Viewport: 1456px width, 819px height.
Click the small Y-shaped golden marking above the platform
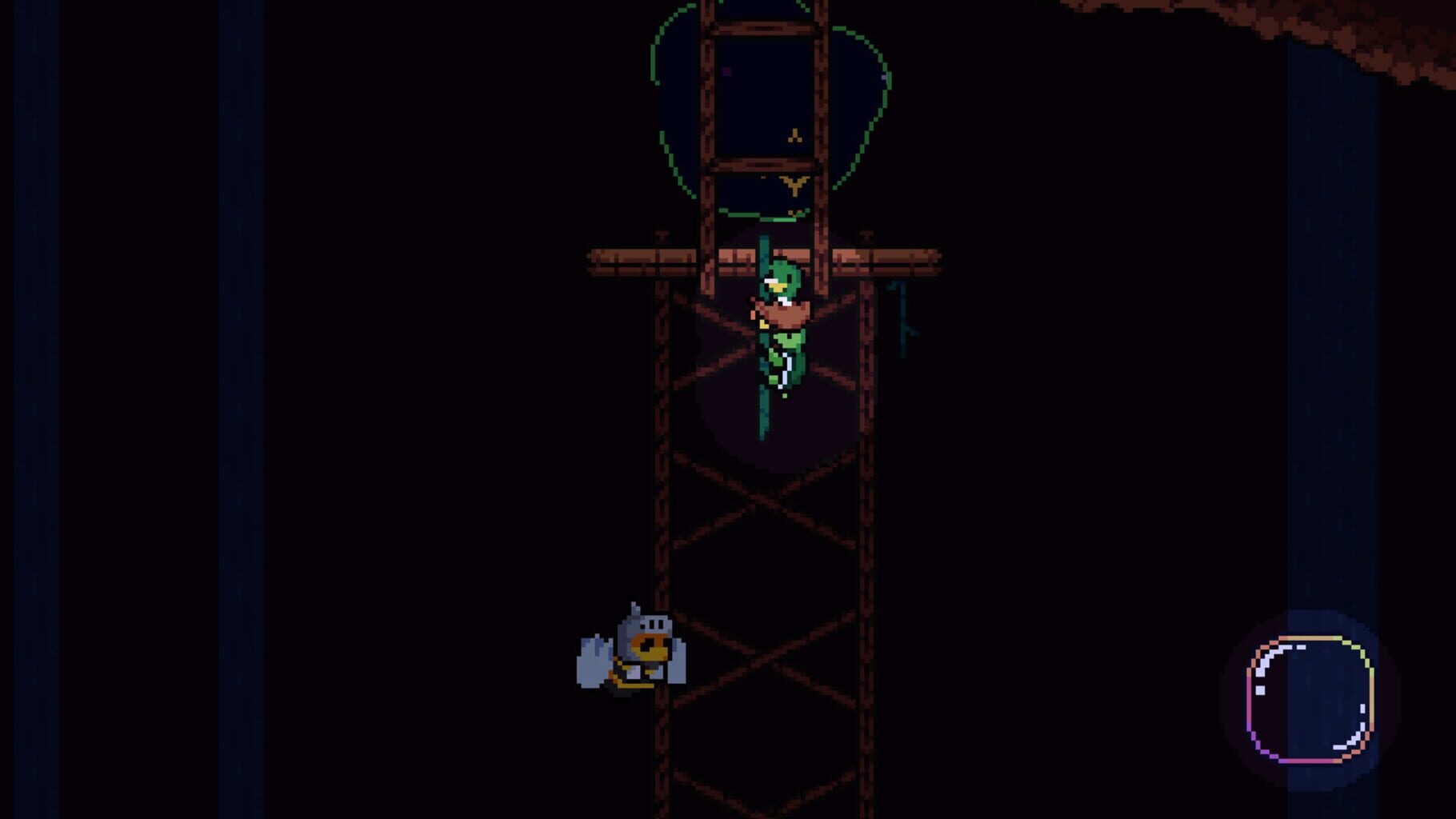click(794, 134)
